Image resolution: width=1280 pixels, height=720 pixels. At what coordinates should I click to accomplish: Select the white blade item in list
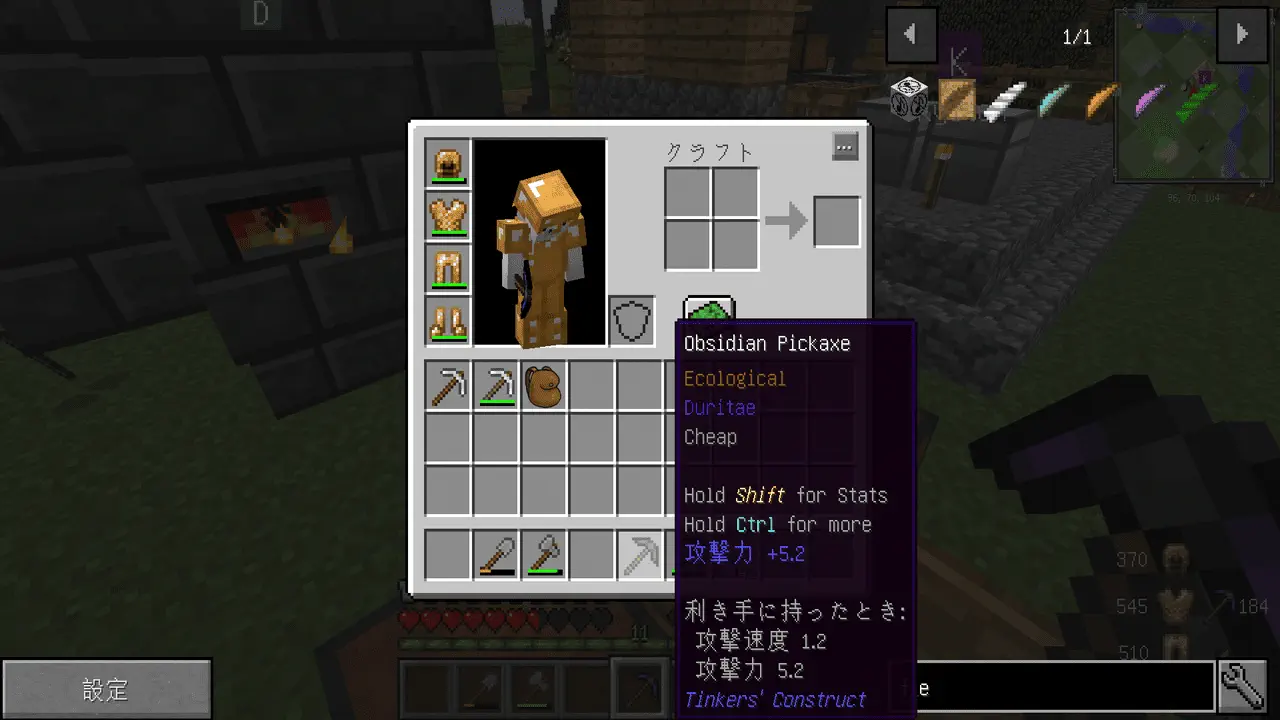tap(1005, 99)
